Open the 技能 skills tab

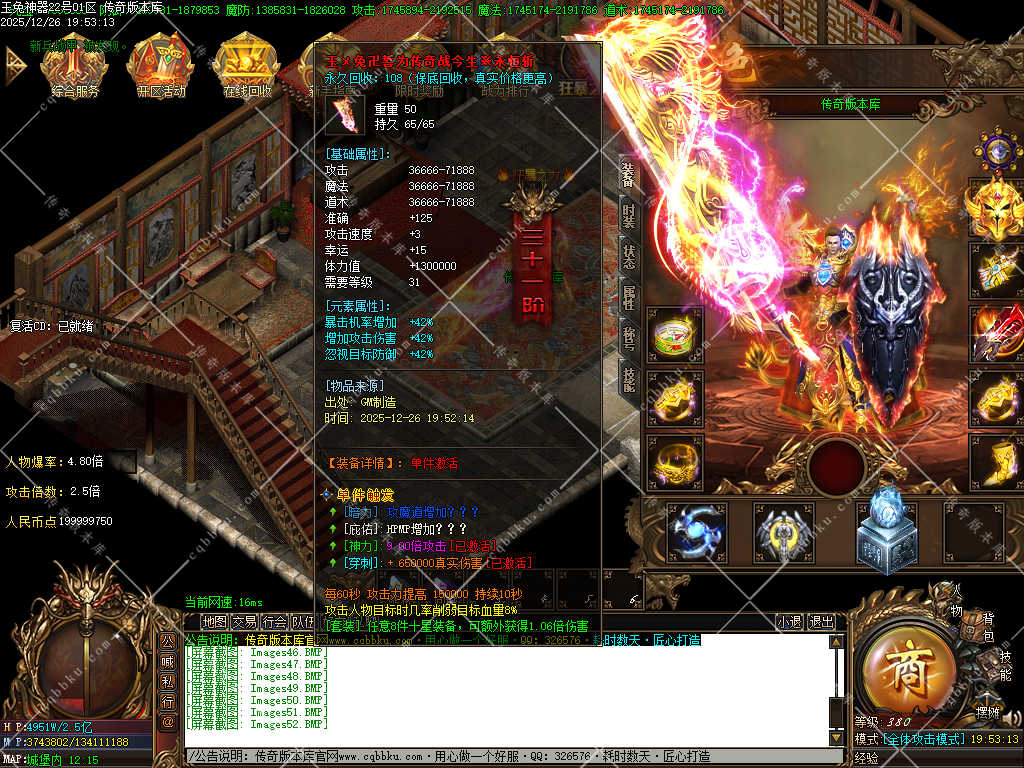[x=628, y=379]
